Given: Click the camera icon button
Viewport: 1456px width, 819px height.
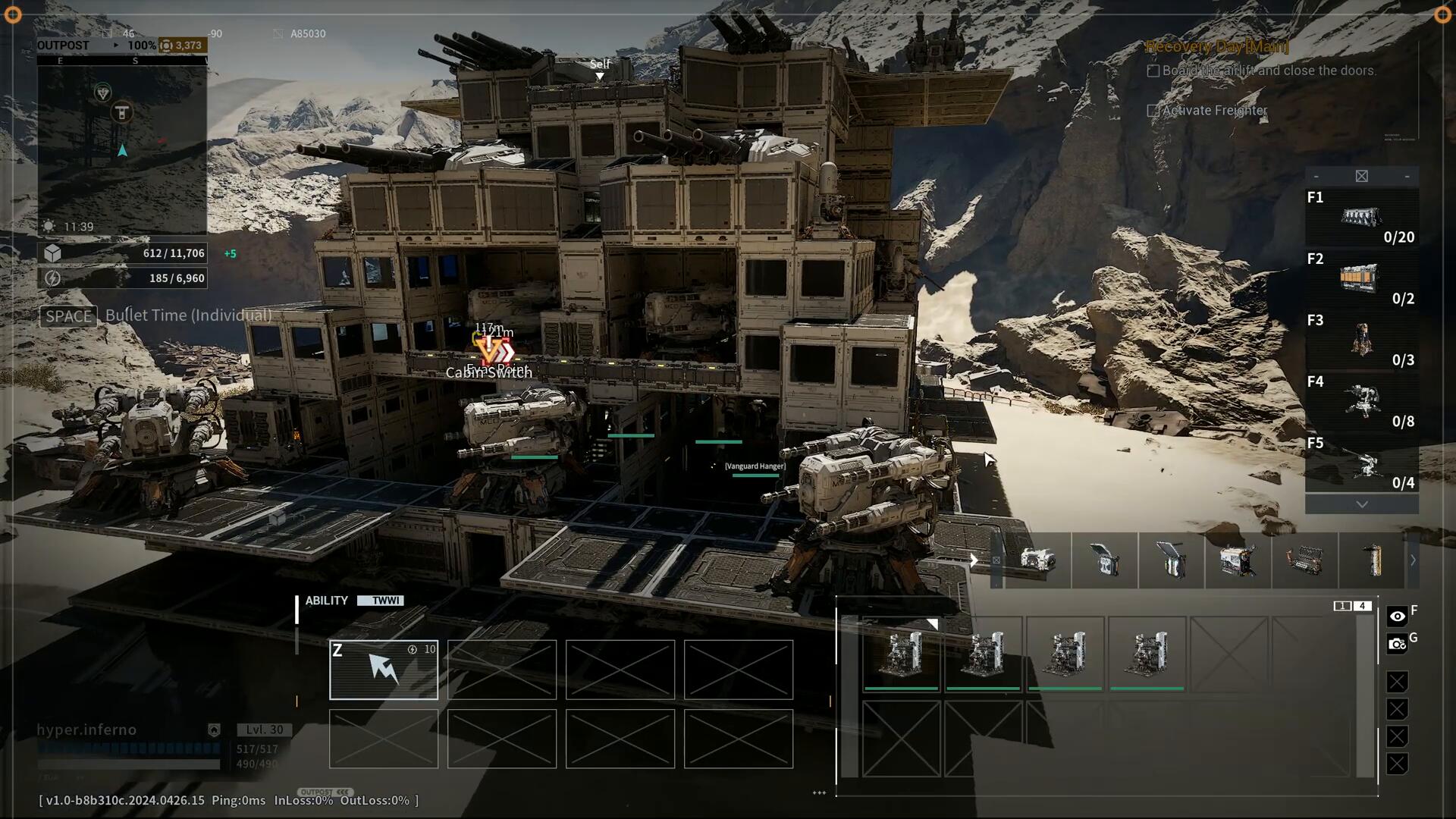Looking at the screenshot, I should coord(1397,645).
